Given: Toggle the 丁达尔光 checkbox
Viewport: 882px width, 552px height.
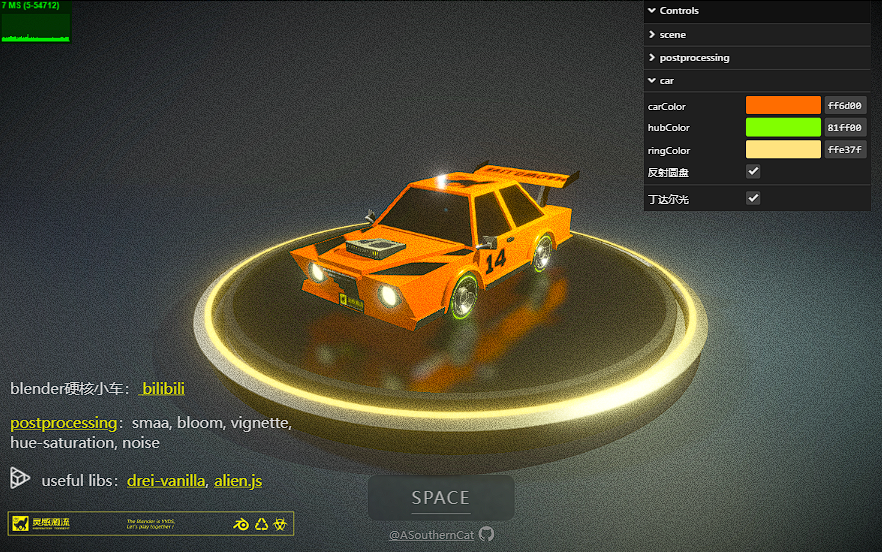Looking at the screenshot, I should pos(754,198).
